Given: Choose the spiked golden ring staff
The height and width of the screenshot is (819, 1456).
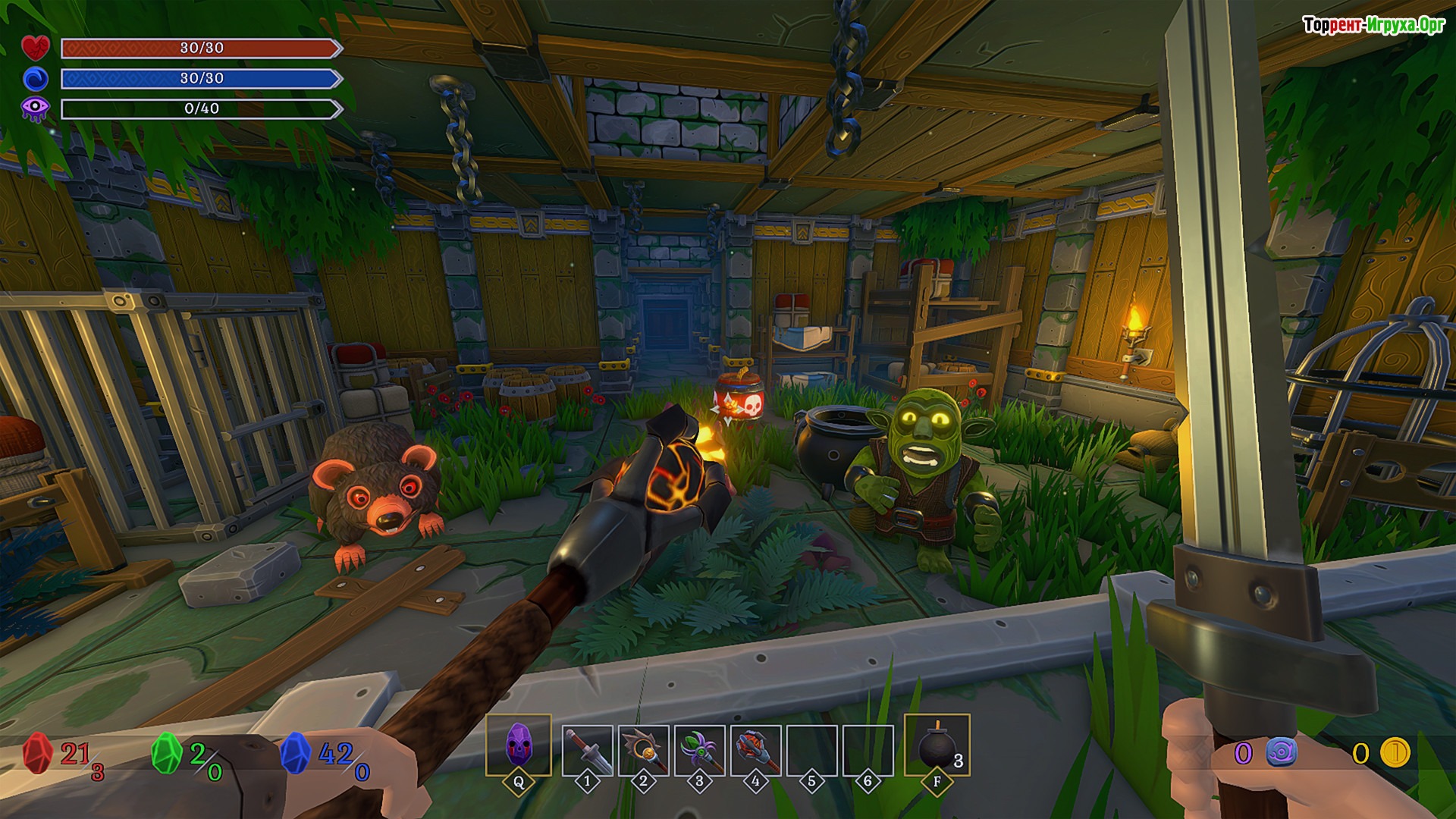Looking at the screenshot, I should [643, 749].
